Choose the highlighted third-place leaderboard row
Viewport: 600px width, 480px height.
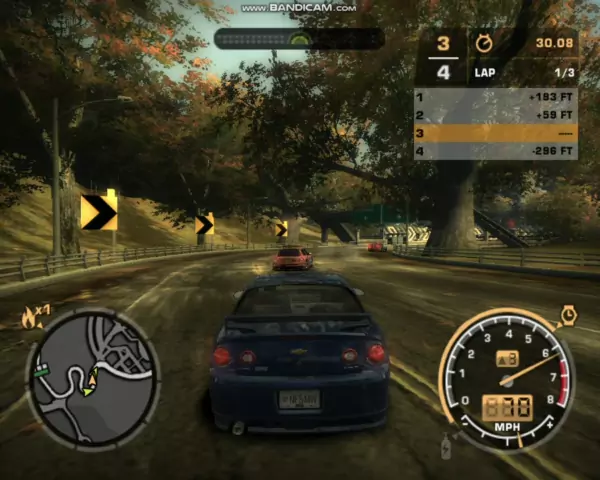[x=495, y=133]
